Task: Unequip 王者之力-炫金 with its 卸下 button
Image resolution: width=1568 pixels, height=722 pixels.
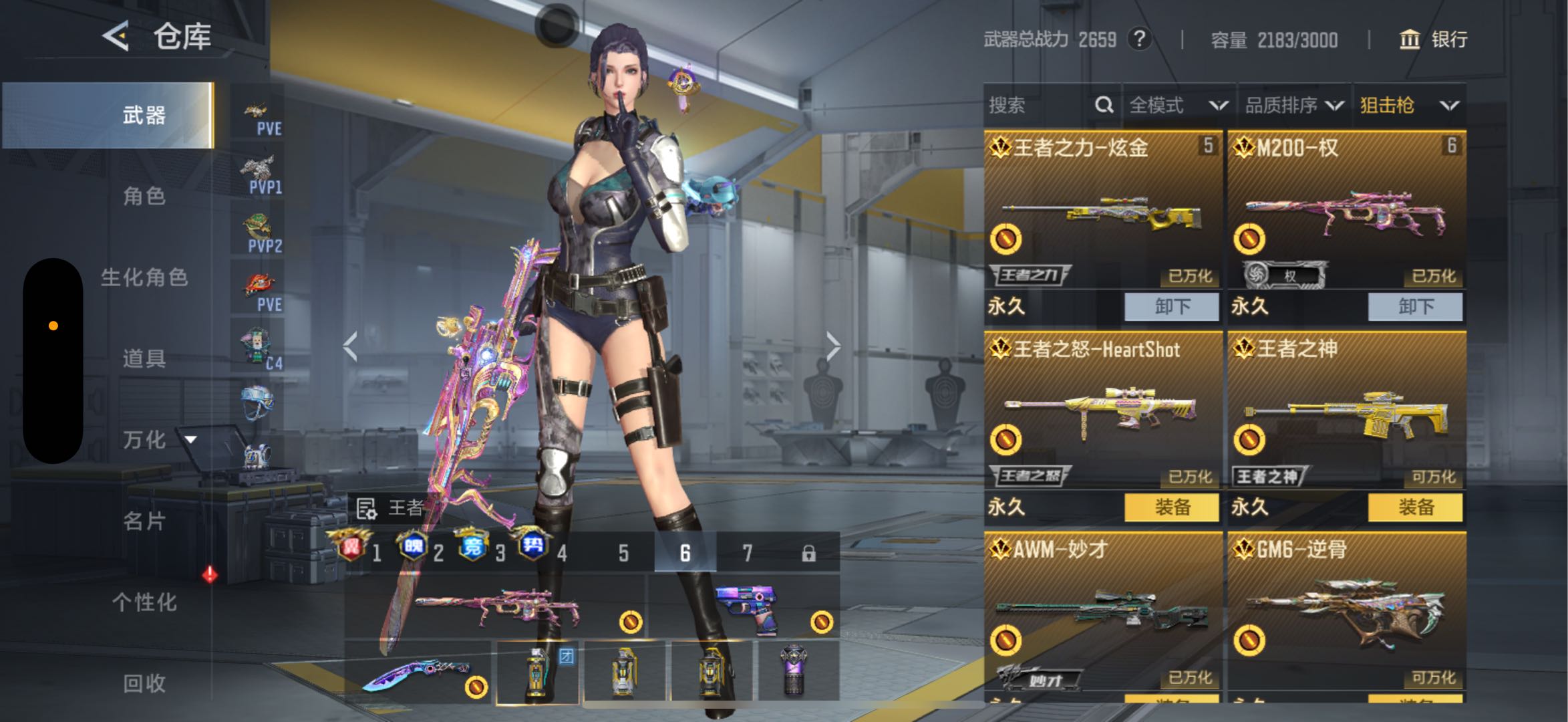Action: [1172, 307]
